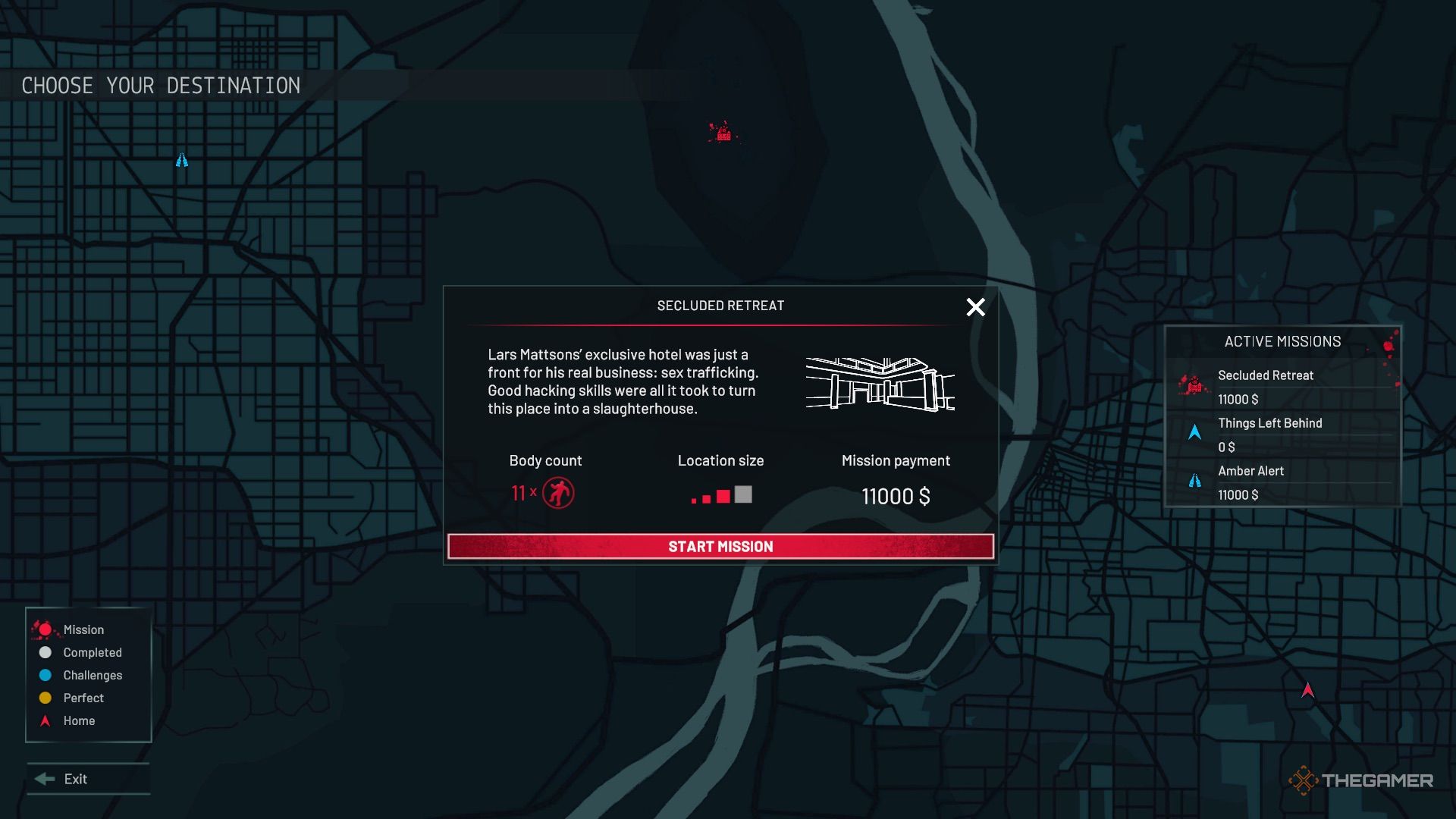This screenshot has width=1456, height=819.
Task: Select Secluded Retreat in Active Missions list
Action: tap(1265, 376)
